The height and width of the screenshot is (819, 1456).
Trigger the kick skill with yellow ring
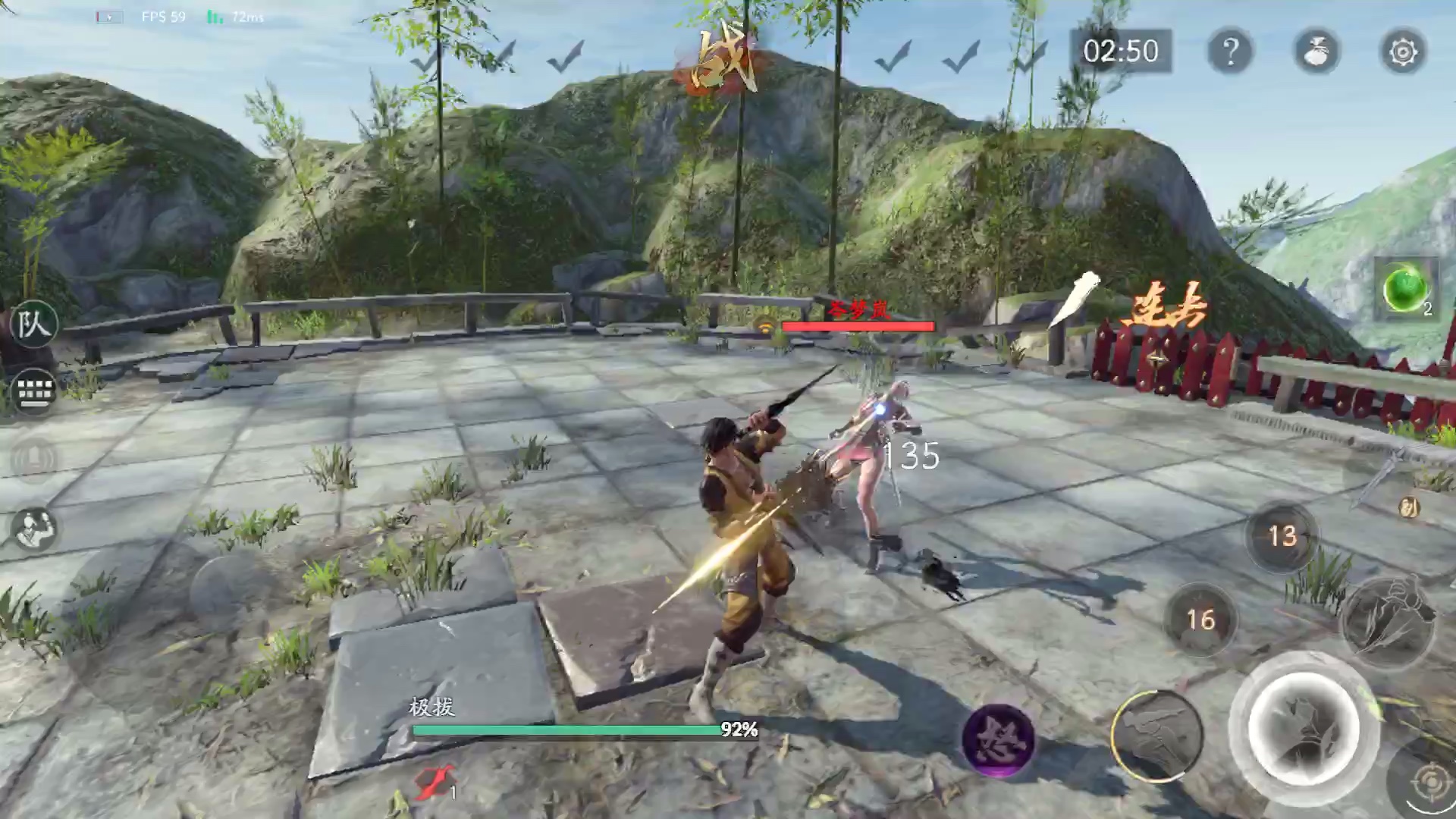click(1156, 736)
